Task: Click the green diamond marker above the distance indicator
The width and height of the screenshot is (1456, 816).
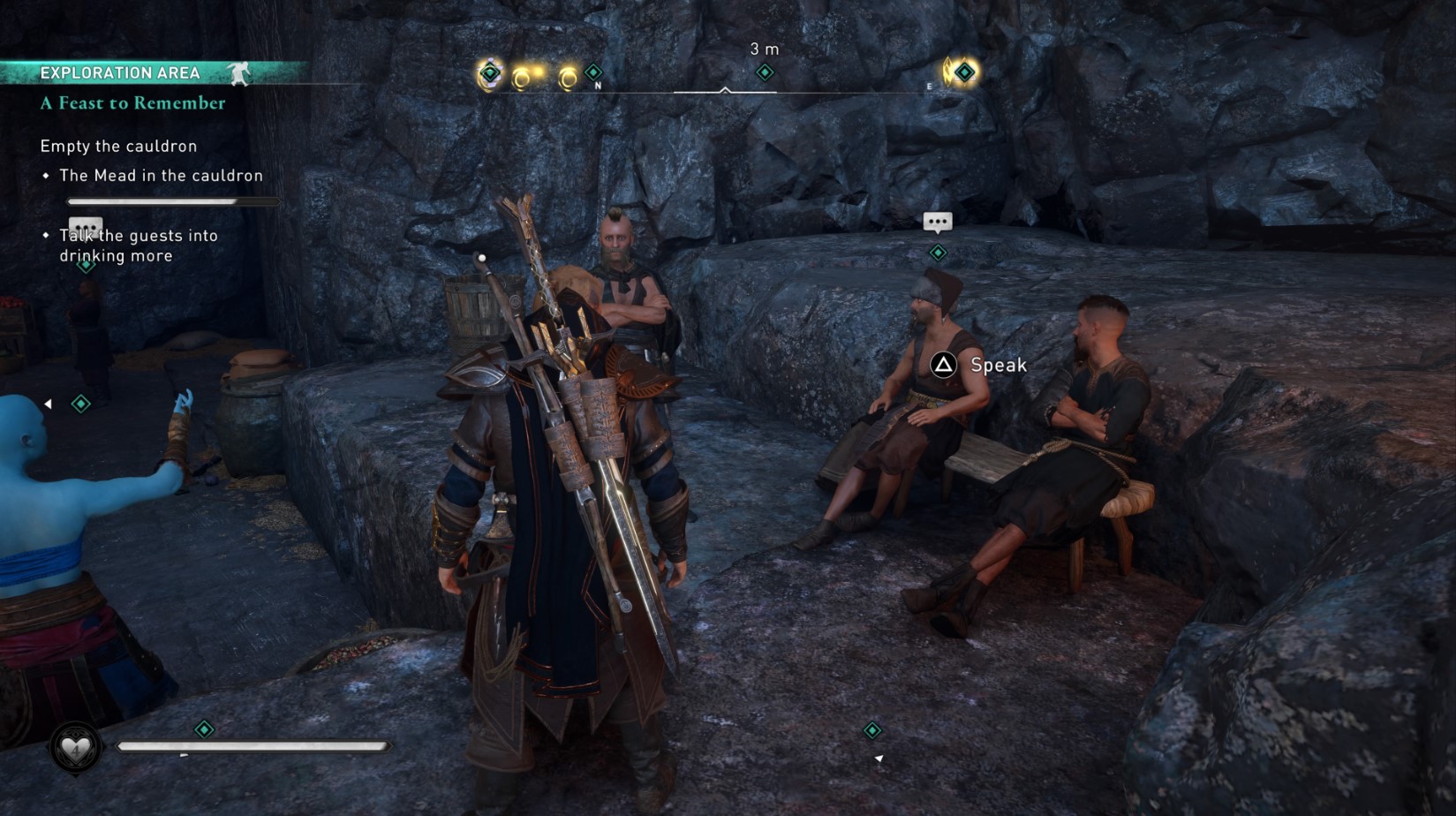Action: pyautogui.click(x=763, y=72)
